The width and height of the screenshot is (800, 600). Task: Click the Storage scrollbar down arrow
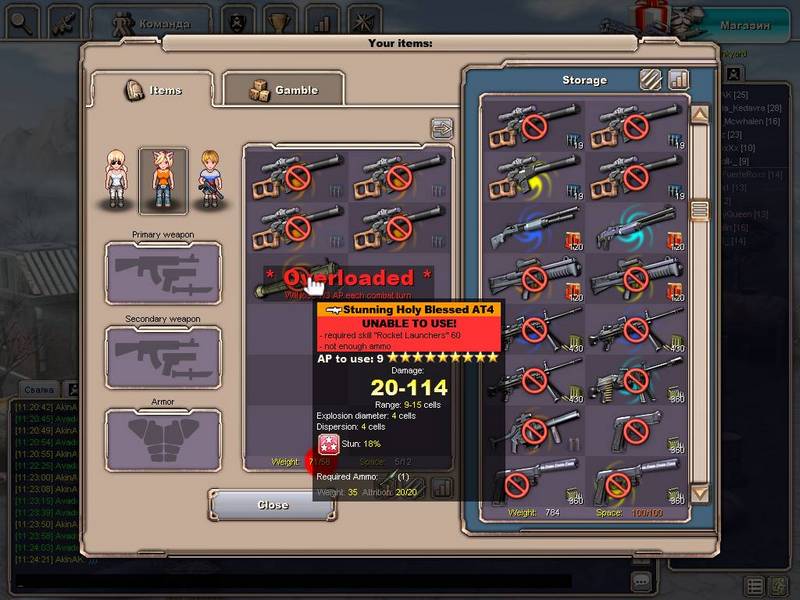point(700,493)
